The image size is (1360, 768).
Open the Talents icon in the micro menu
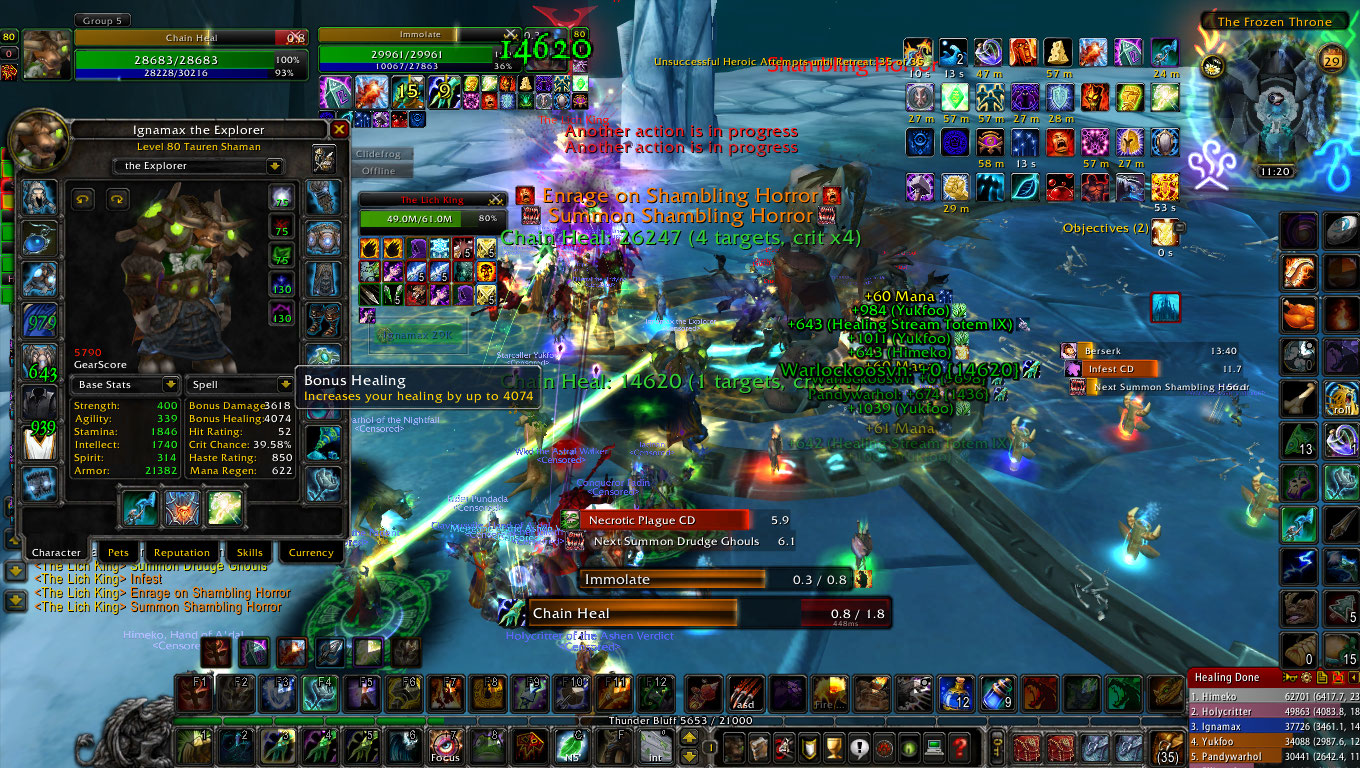pos(783,750)
